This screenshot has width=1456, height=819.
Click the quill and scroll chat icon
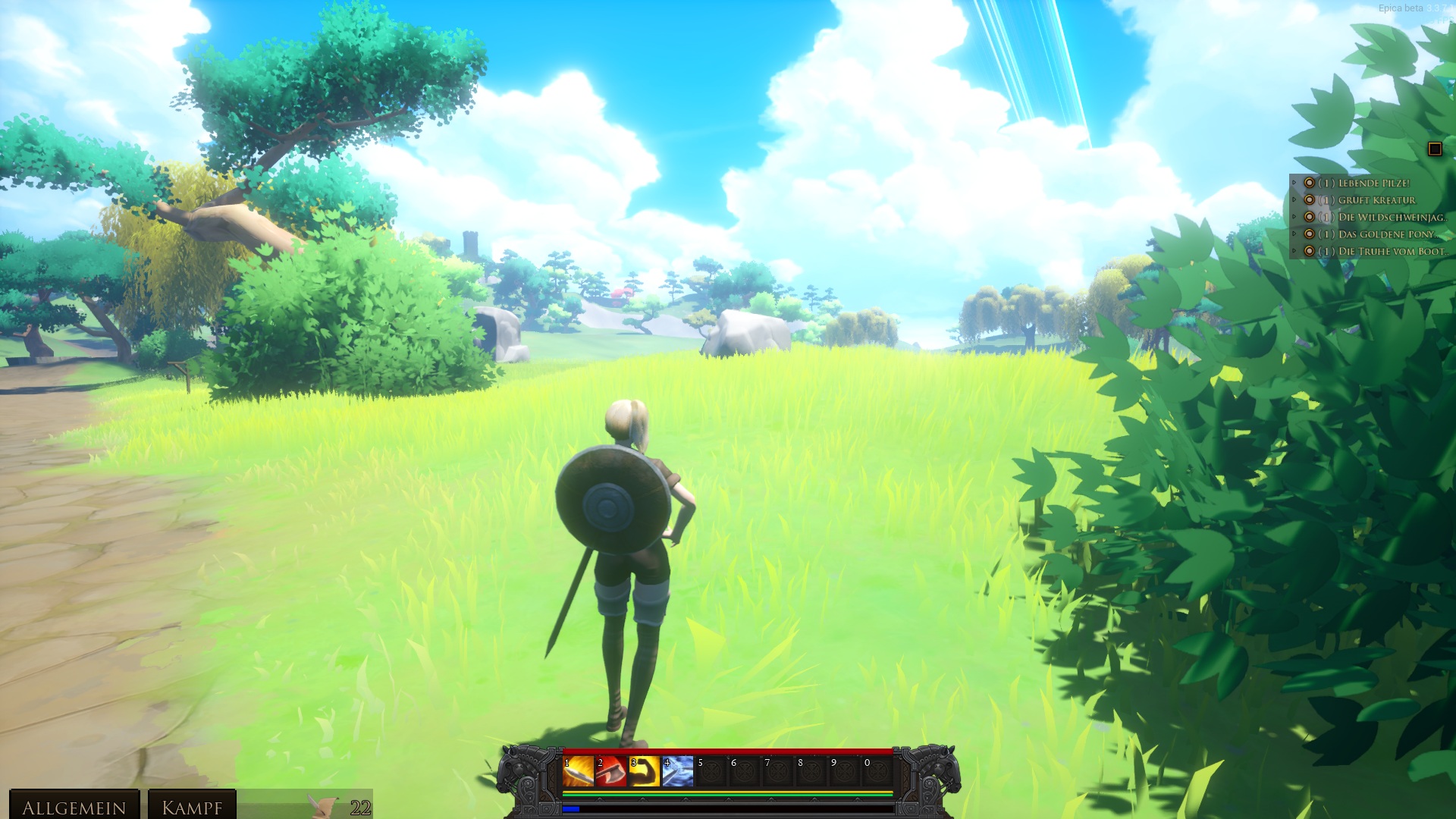(x=325, y=805)
